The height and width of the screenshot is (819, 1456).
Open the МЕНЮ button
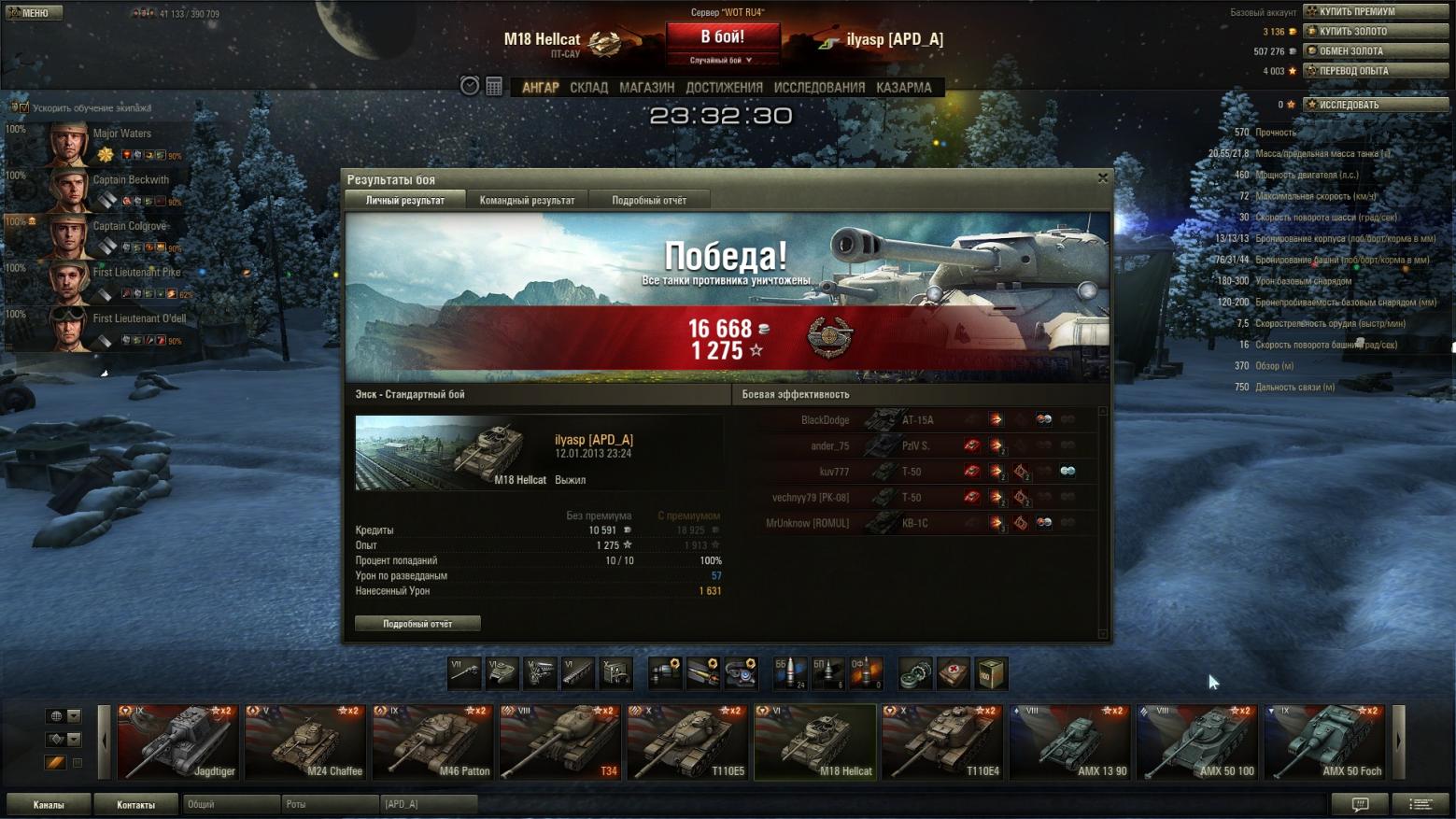[x=34, y=13]
